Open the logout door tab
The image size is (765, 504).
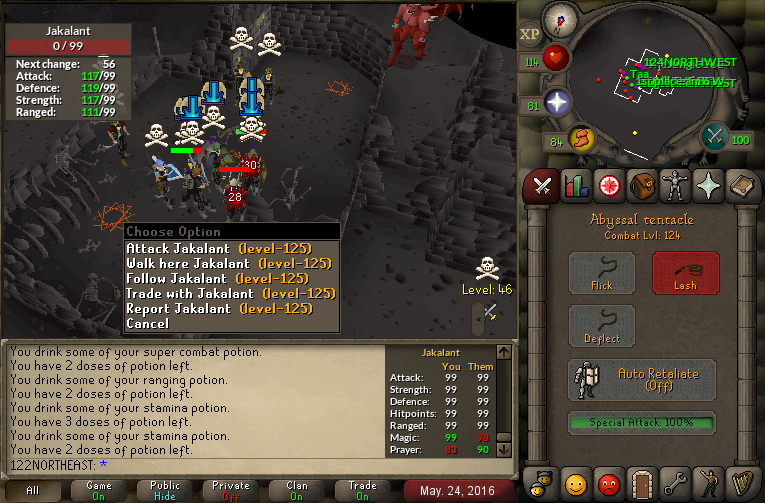(642, 483)
